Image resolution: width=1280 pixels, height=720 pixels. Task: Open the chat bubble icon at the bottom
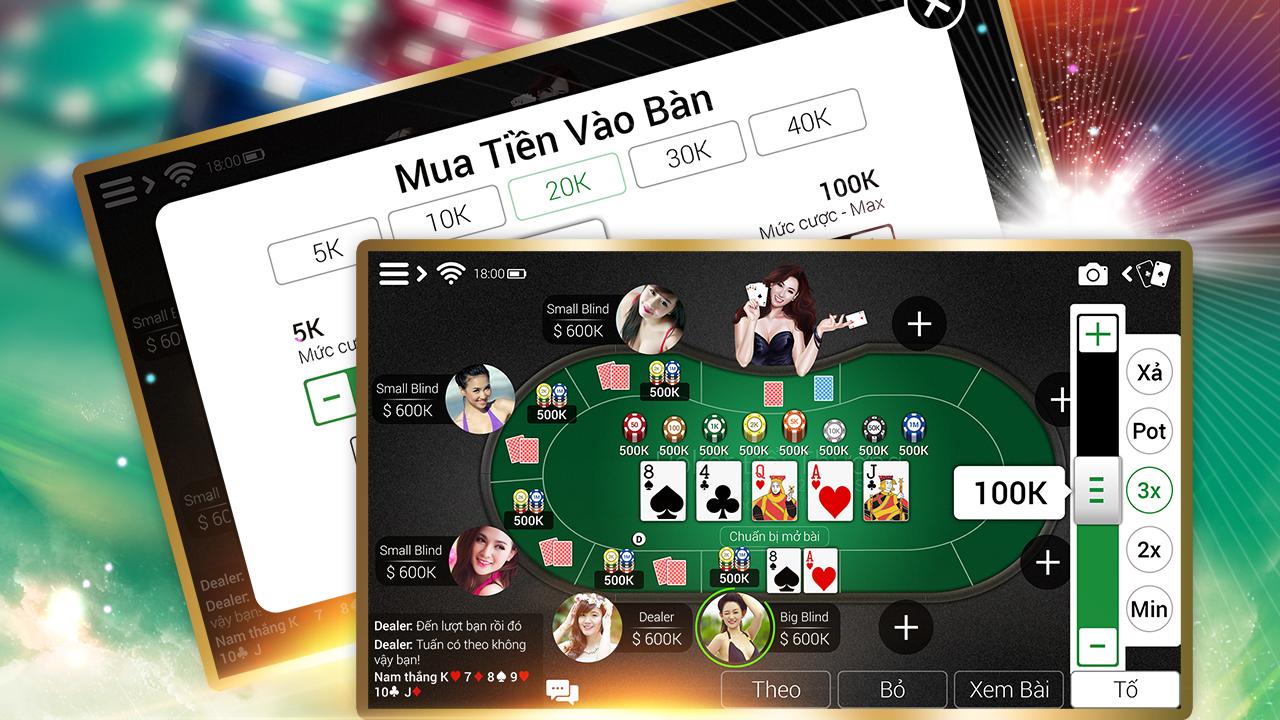click(562, 691)
